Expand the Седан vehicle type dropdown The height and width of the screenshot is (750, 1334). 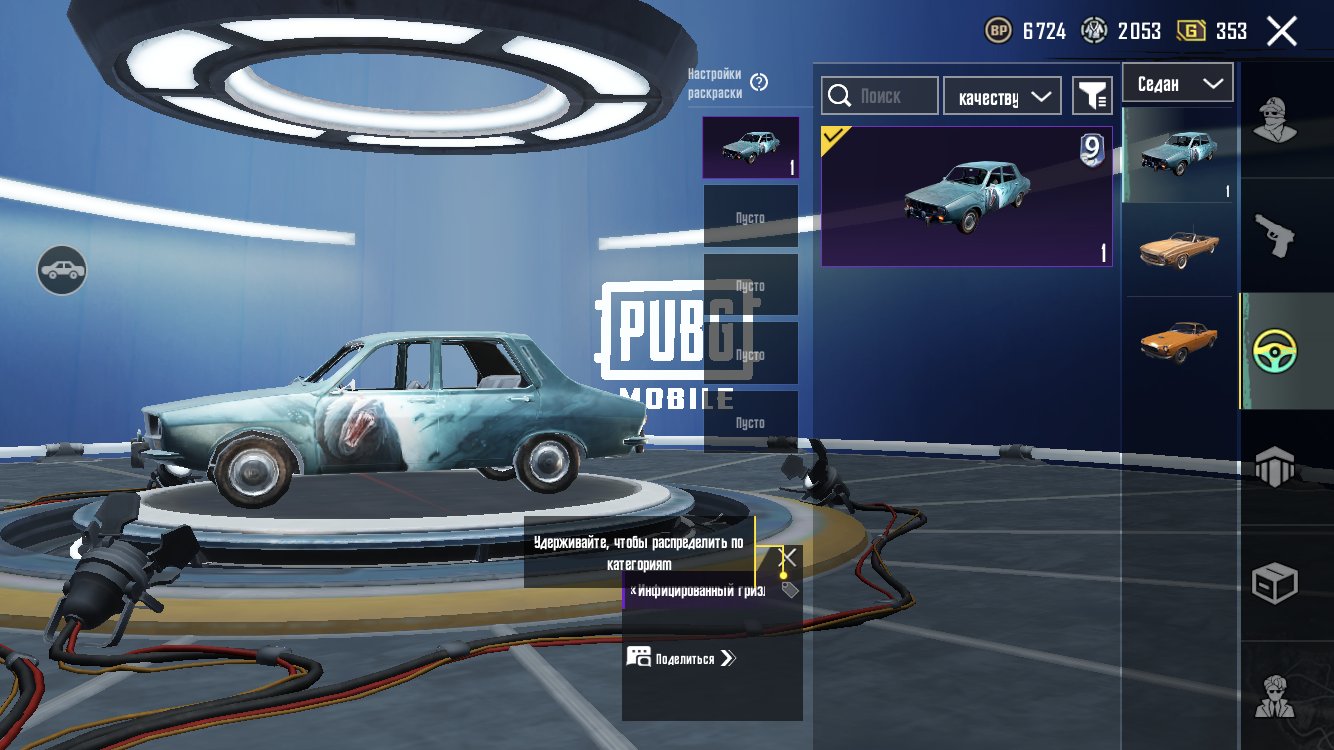[1178, 84]
